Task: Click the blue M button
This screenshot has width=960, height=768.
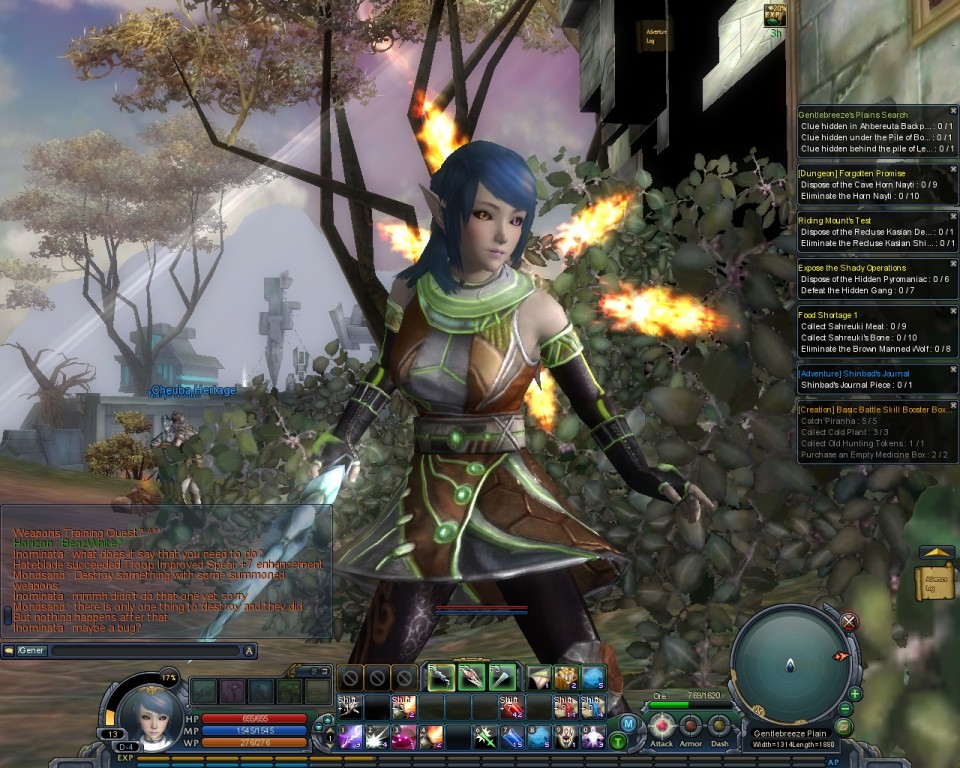Action: point(627,723)
